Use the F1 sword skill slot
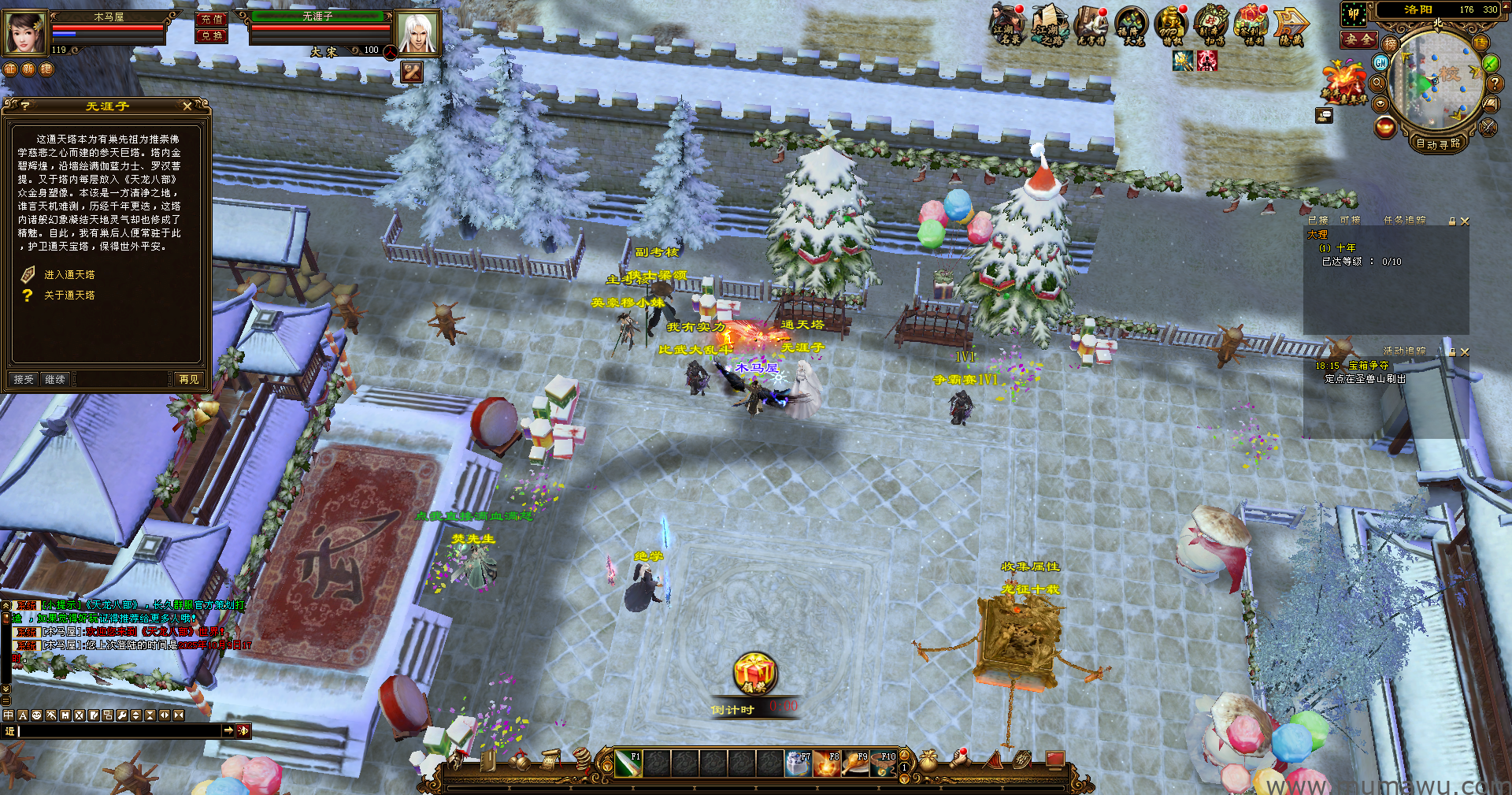 click(x=628, y=763)
